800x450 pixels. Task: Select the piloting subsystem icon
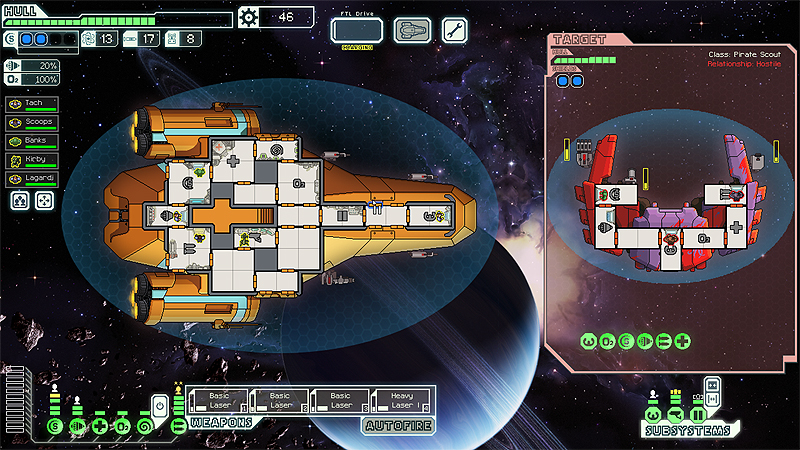[653, 415]
